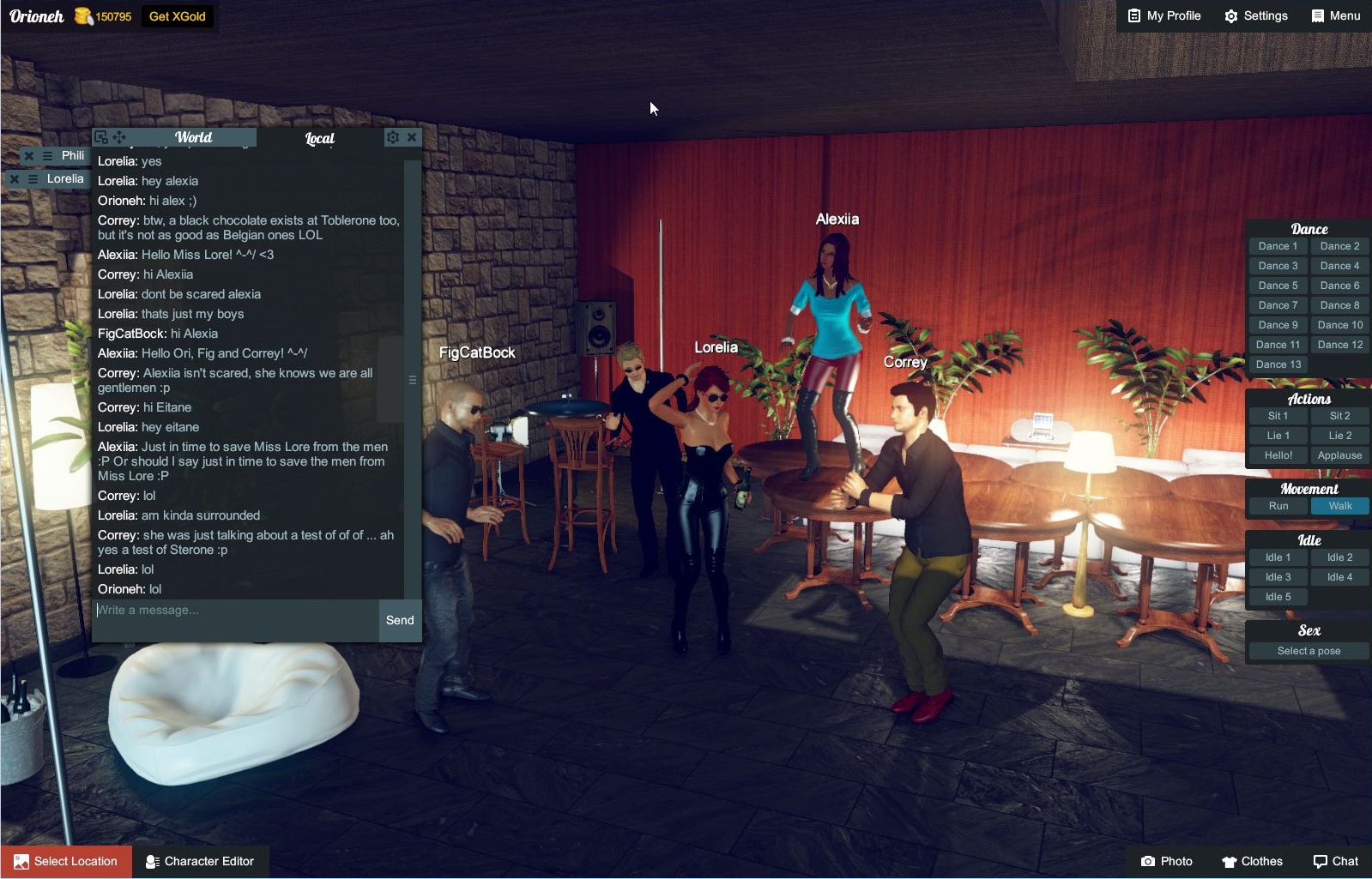Open the Select a pose dropdown
The image size is (1372, 879).
tap(1308, 650)
